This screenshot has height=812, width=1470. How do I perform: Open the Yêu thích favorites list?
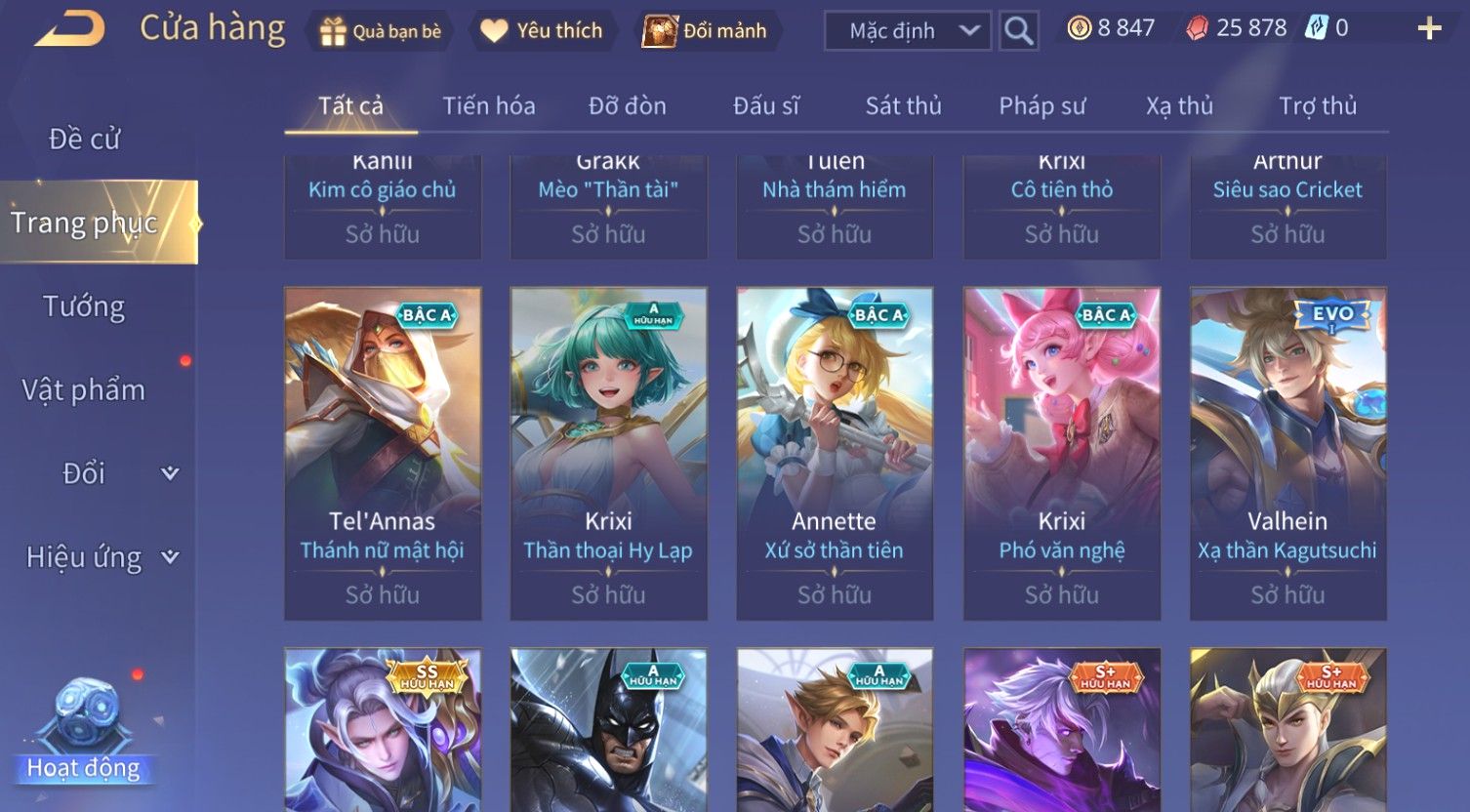click(542, 31)
